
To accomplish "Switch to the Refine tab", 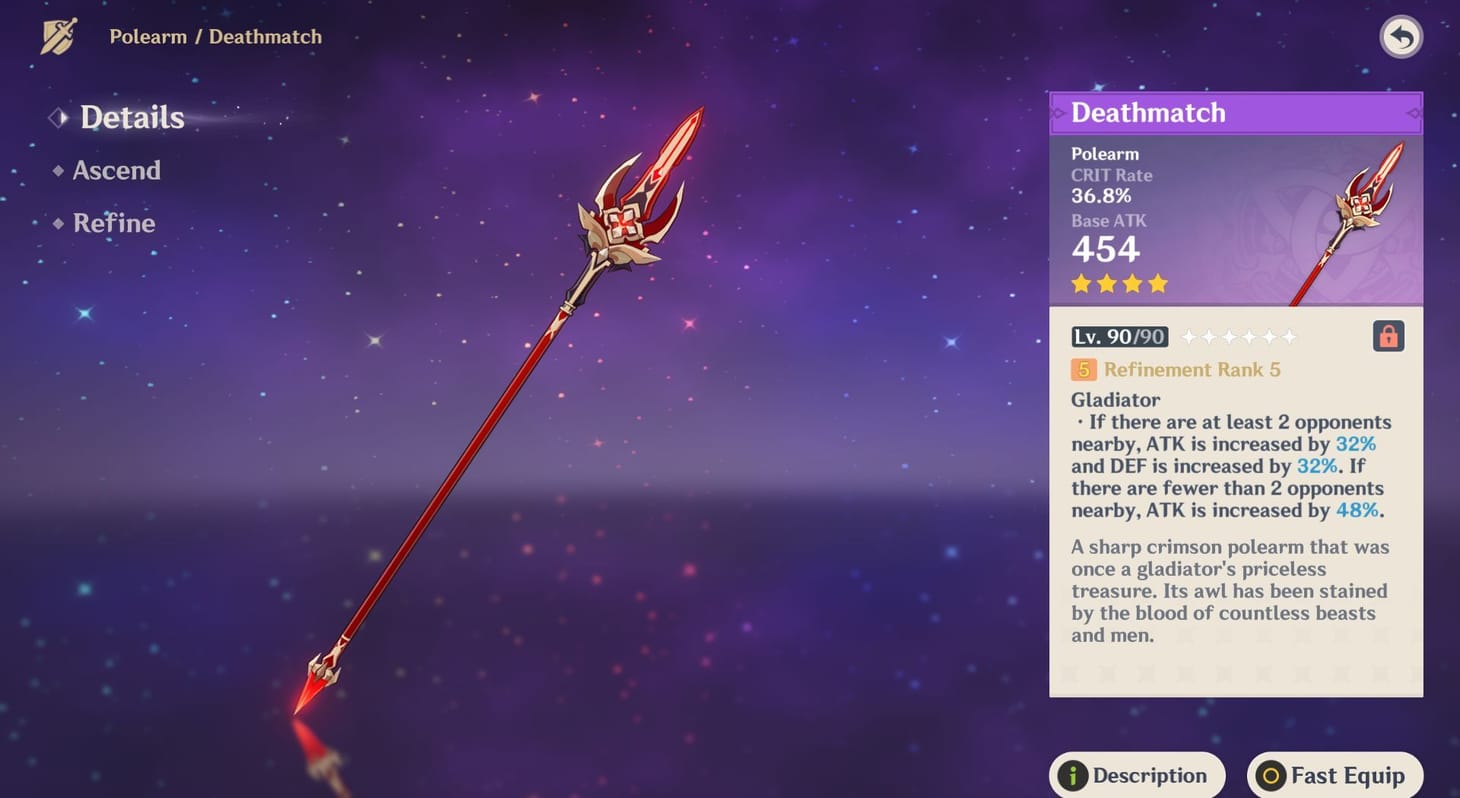I will click(113, 223).
